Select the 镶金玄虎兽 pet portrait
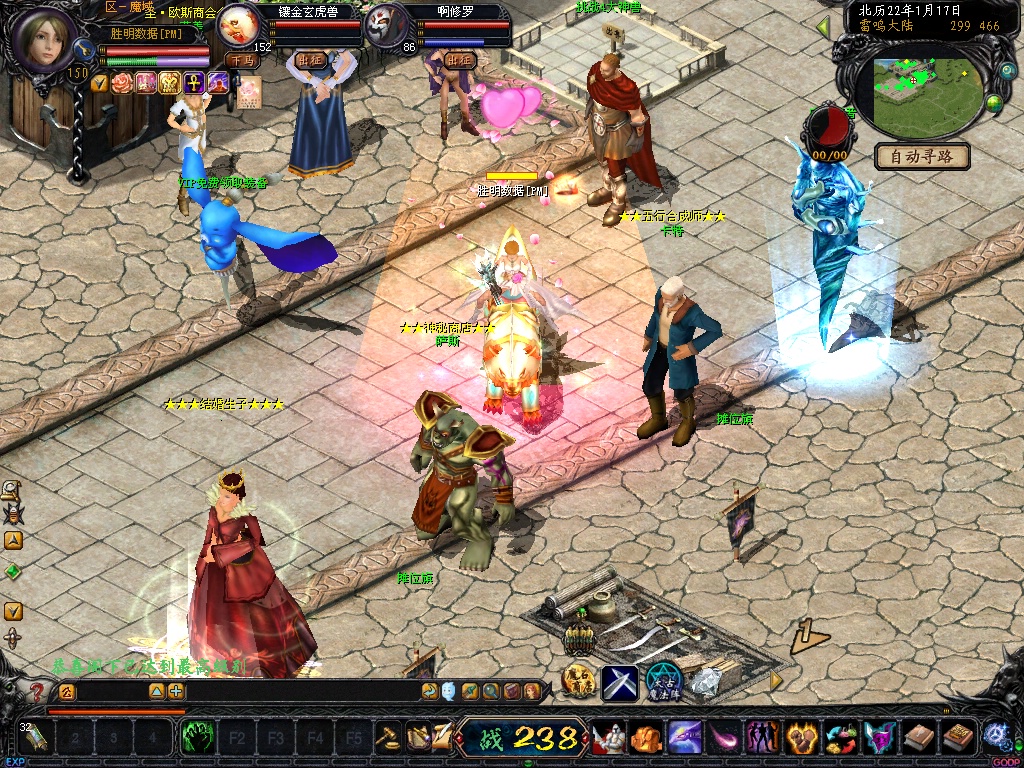Image resolution: width=1024 pixels, height=768 pixels. point(239,23)
